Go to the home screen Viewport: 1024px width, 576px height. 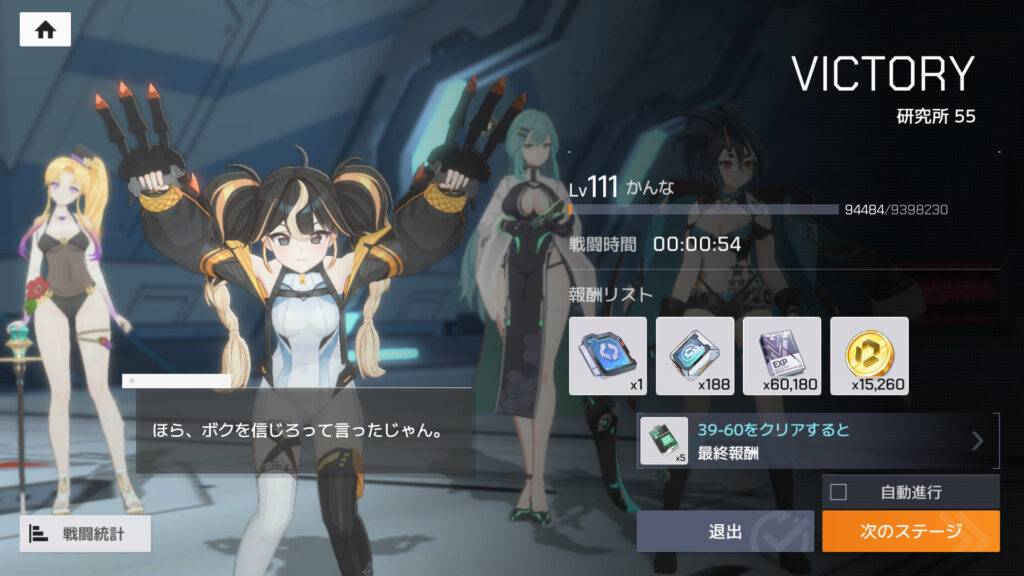click(45, 30)
